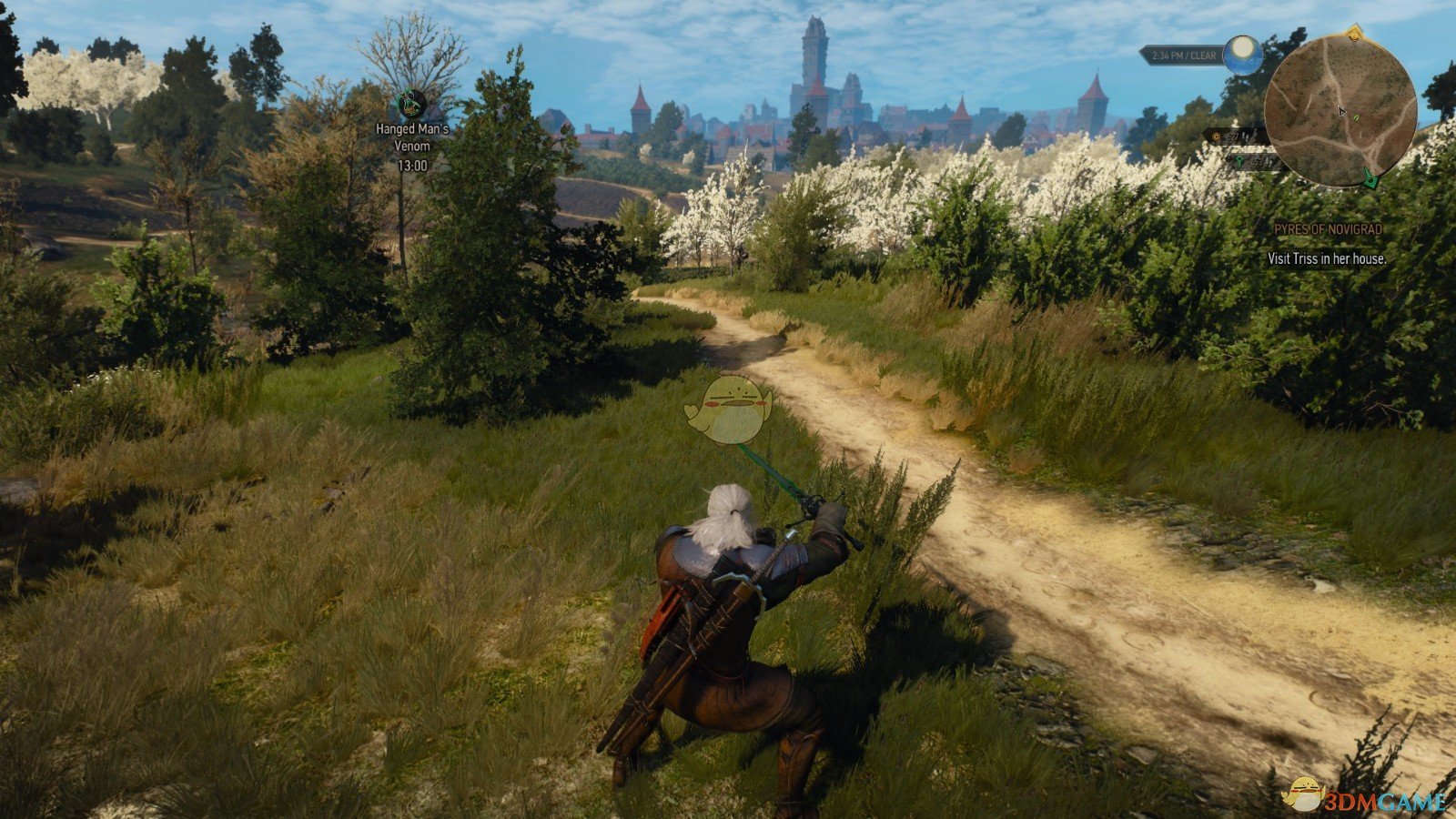Image resolution: width=1456 pixels, height=819 pixels.
Task: Click Geralt's player arrow on the minimap
Action: click(x=1342, y=111)
